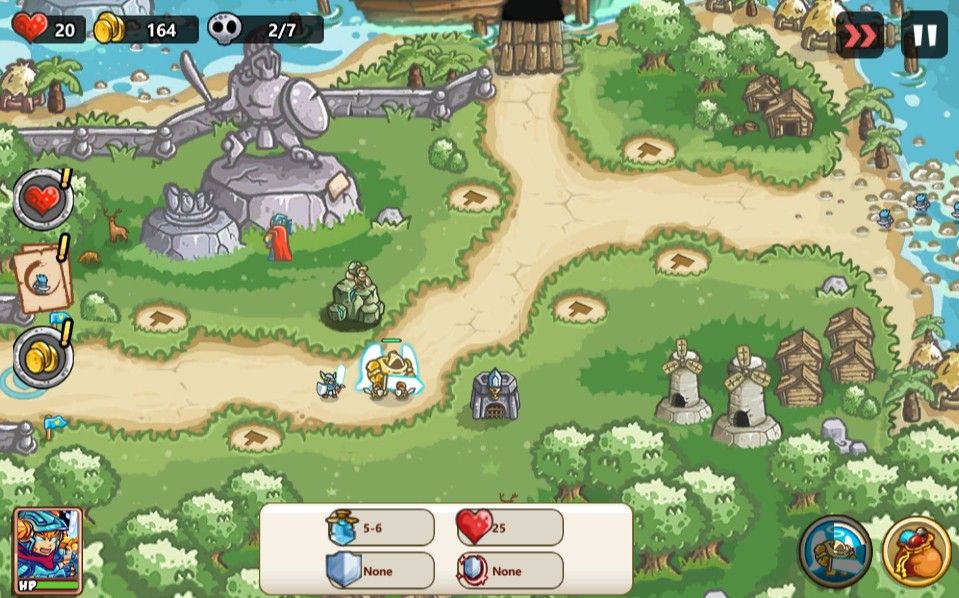
Task: Open the parchment scroll notification
Action: pos(42,277)
